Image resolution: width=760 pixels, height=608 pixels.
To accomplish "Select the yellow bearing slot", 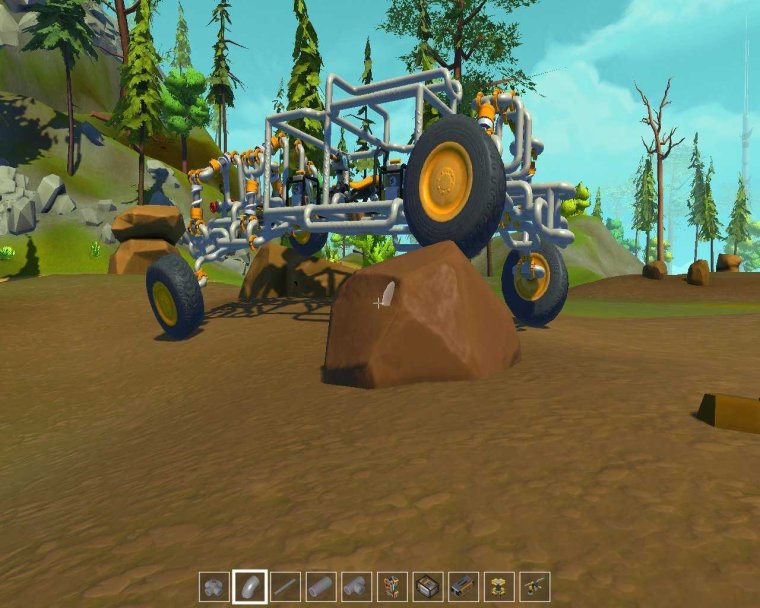I will pos(499,586).
